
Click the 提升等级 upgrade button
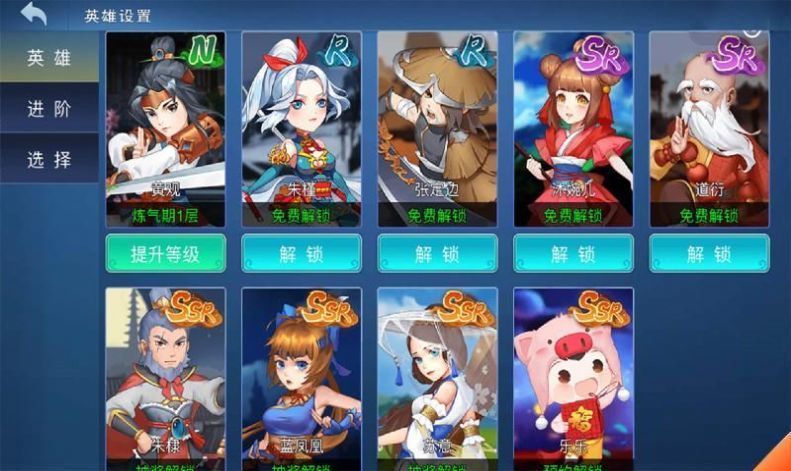pyautogui.click(x=165, y=254)
